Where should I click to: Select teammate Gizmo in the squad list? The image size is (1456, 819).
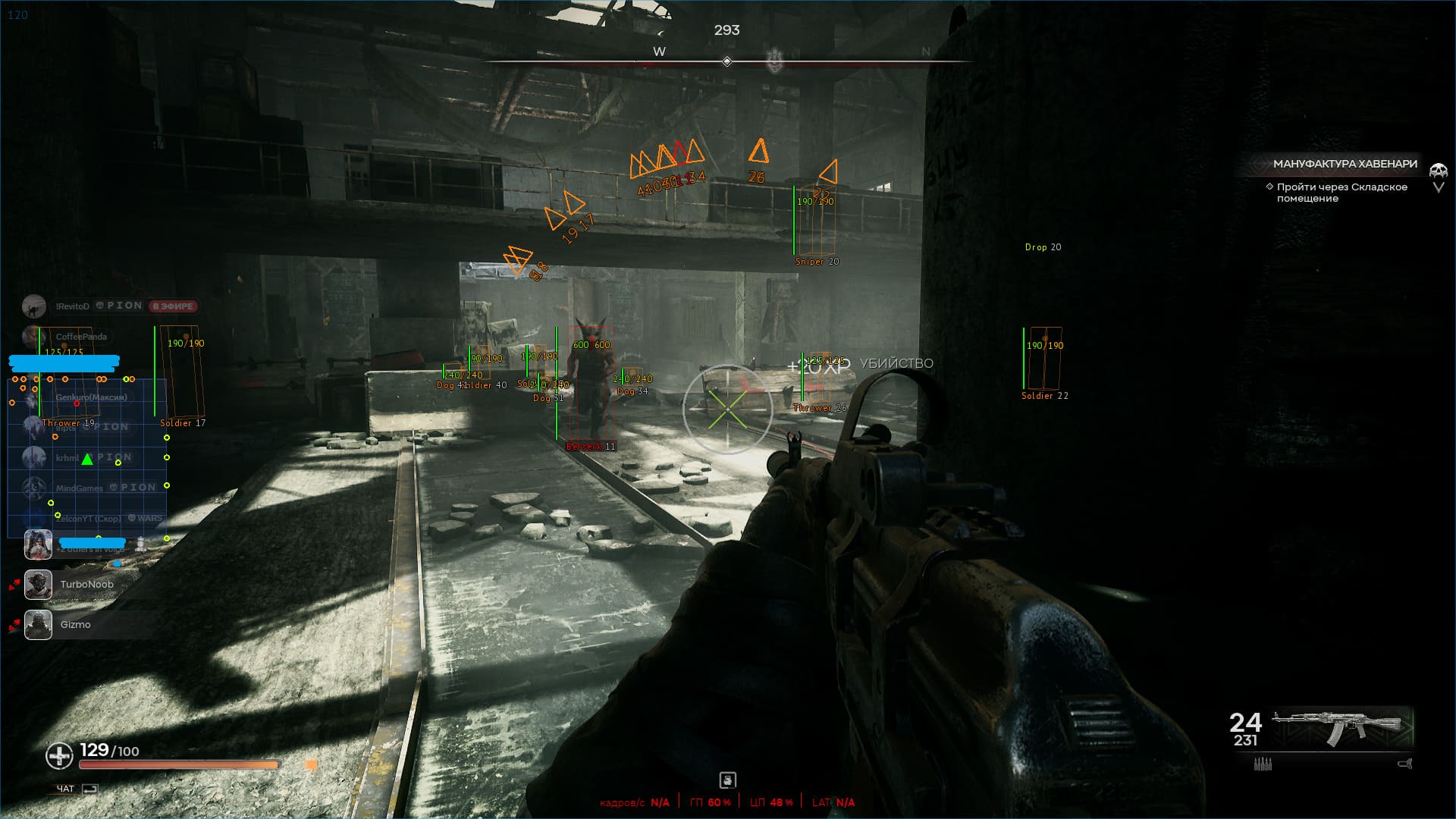click(x=75, y=625)
